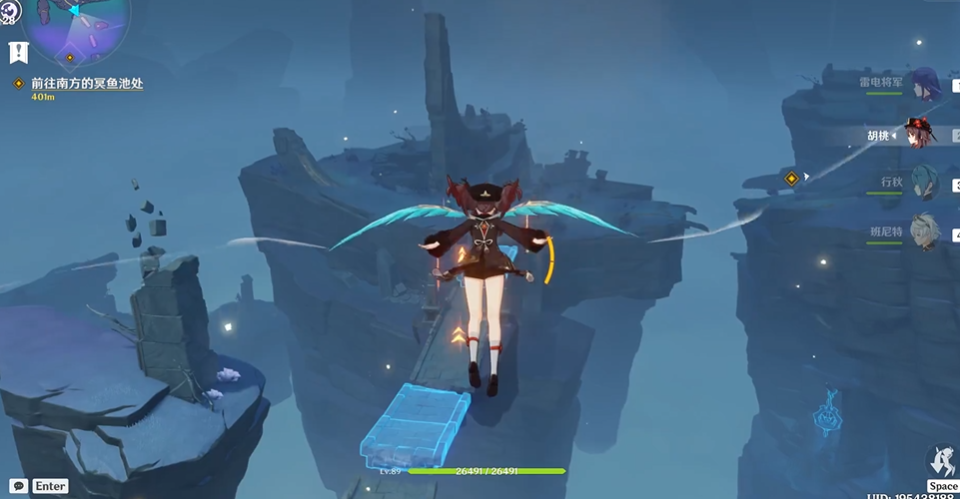Open the circular minimap
960x499 pixels.
pyautogui.click(x=76, y=28)
